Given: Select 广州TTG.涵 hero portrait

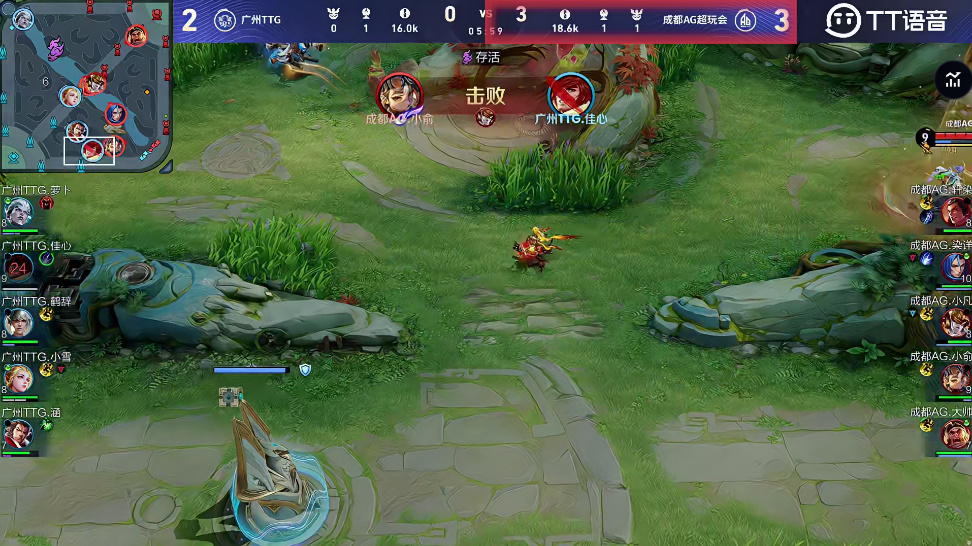Looking at the screenshot, I should [18, 433].
